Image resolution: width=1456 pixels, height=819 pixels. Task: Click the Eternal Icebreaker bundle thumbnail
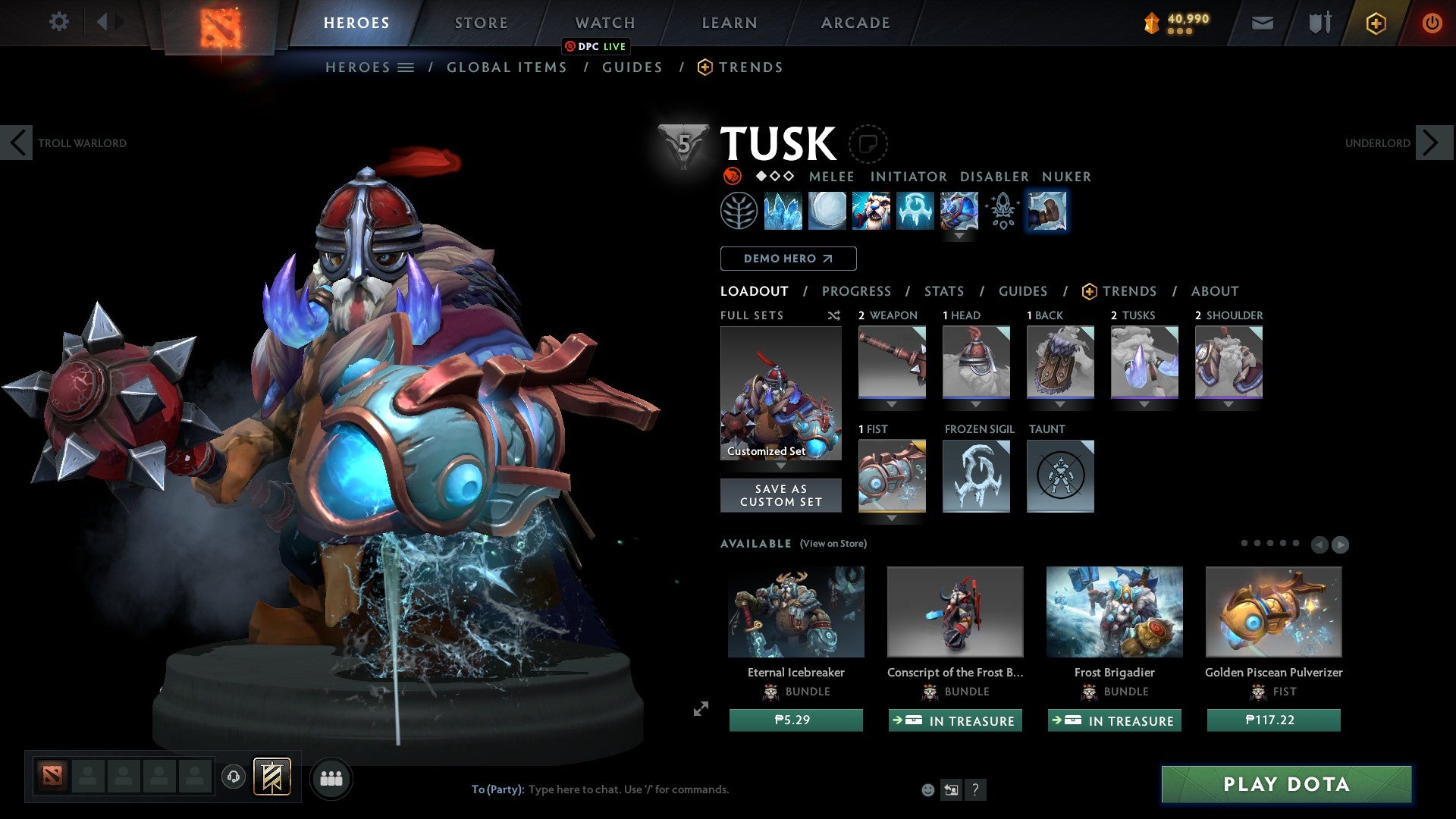(x=795, y=611)
